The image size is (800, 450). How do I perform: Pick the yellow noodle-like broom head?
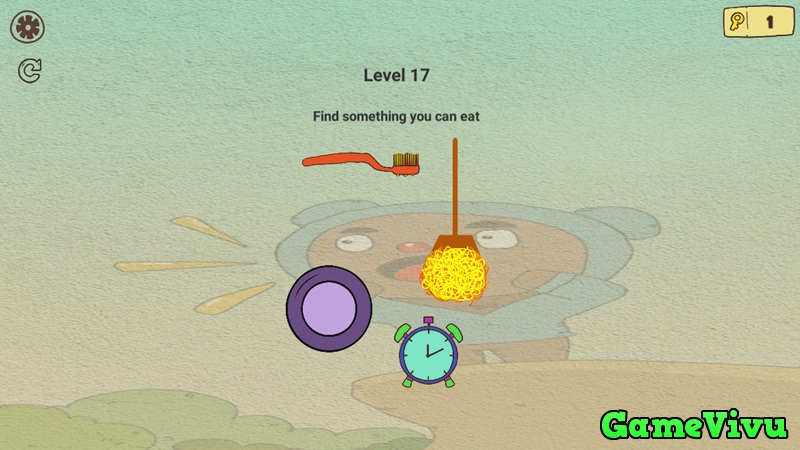tap(453, 274)
